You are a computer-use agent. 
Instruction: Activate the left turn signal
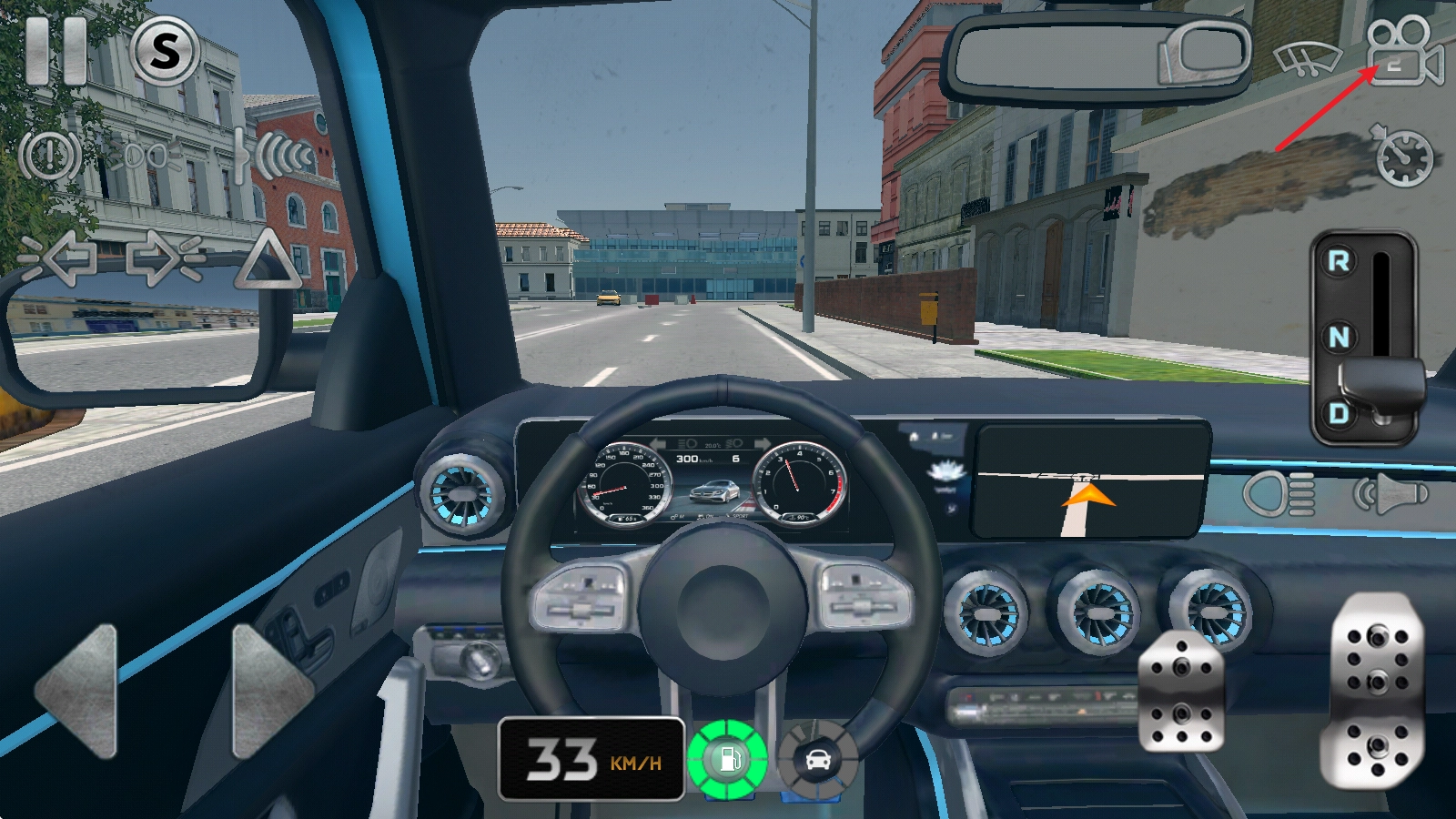click(57, 258)
